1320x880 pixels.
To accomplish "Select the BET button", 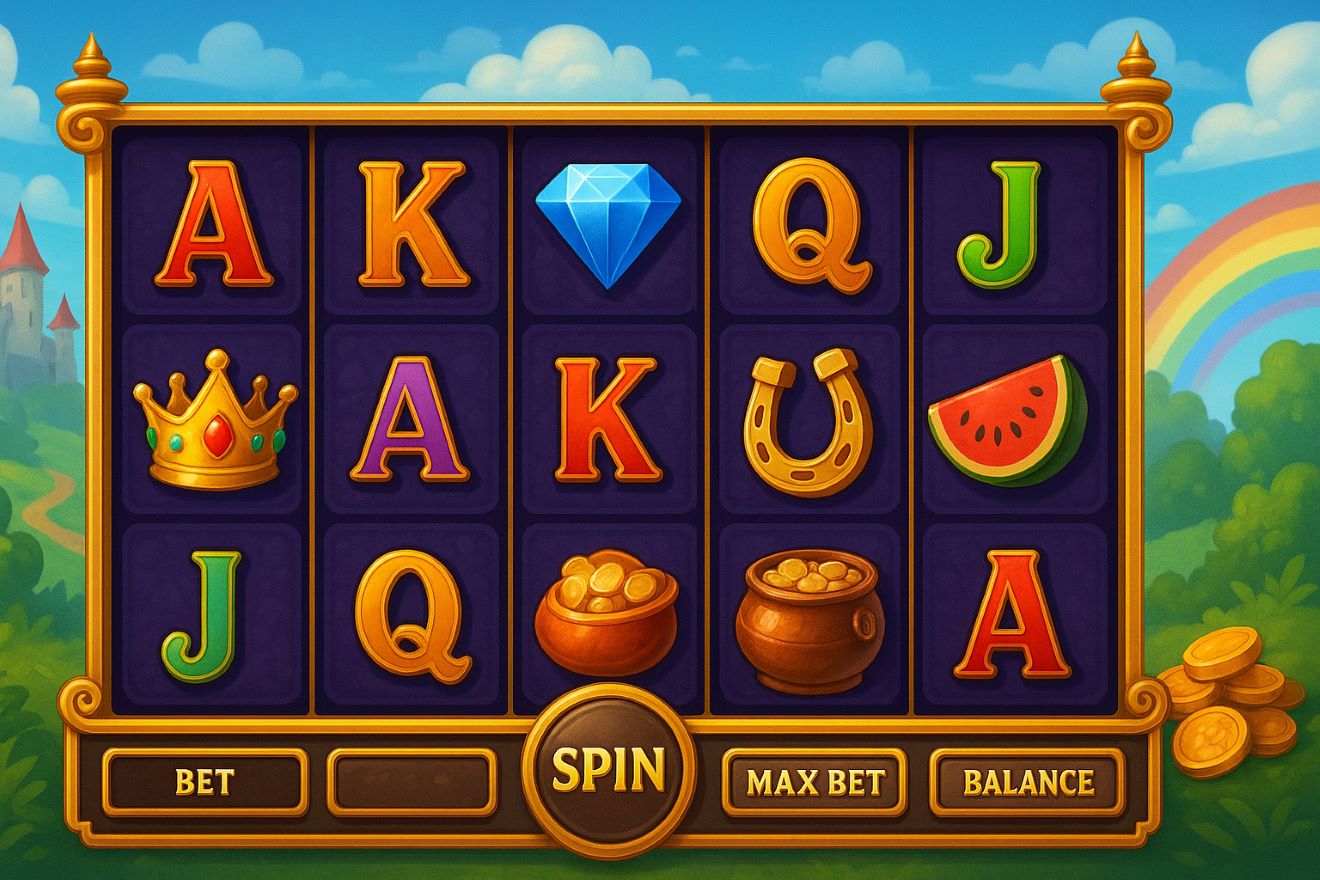I will [x=204, y=782].
